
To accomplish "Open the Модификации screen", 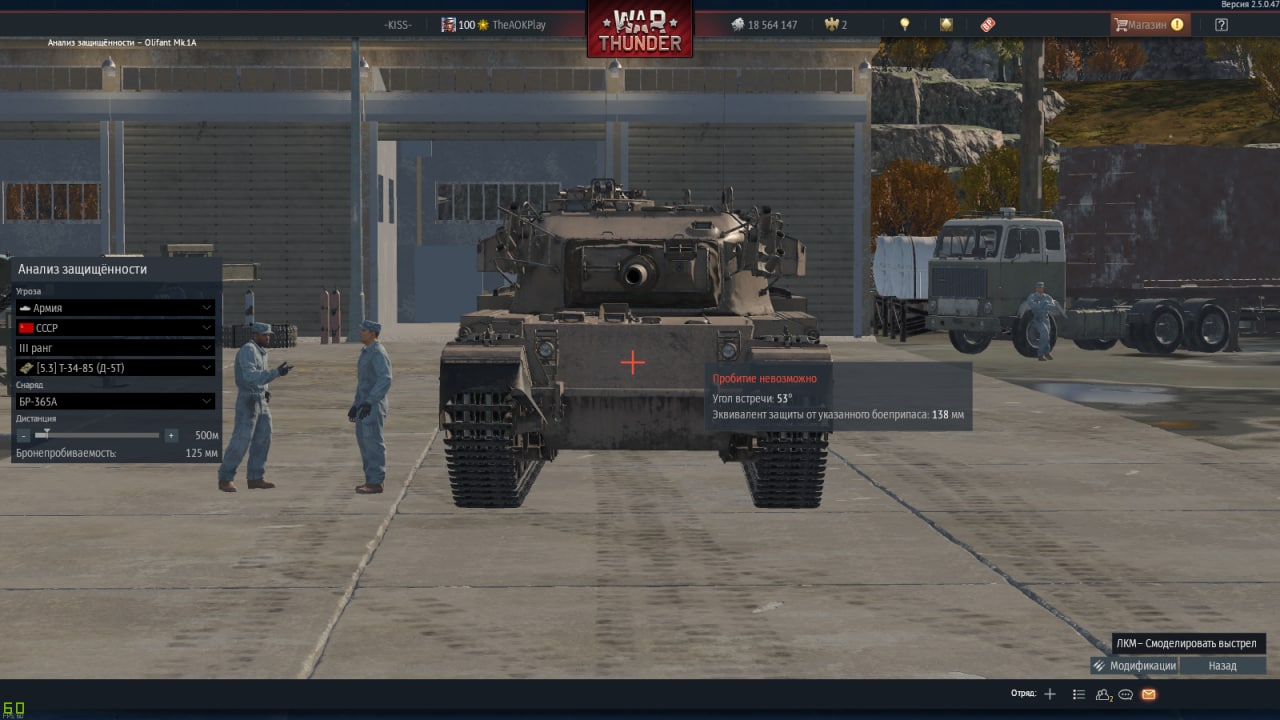I will click(x=1134, y=666).
